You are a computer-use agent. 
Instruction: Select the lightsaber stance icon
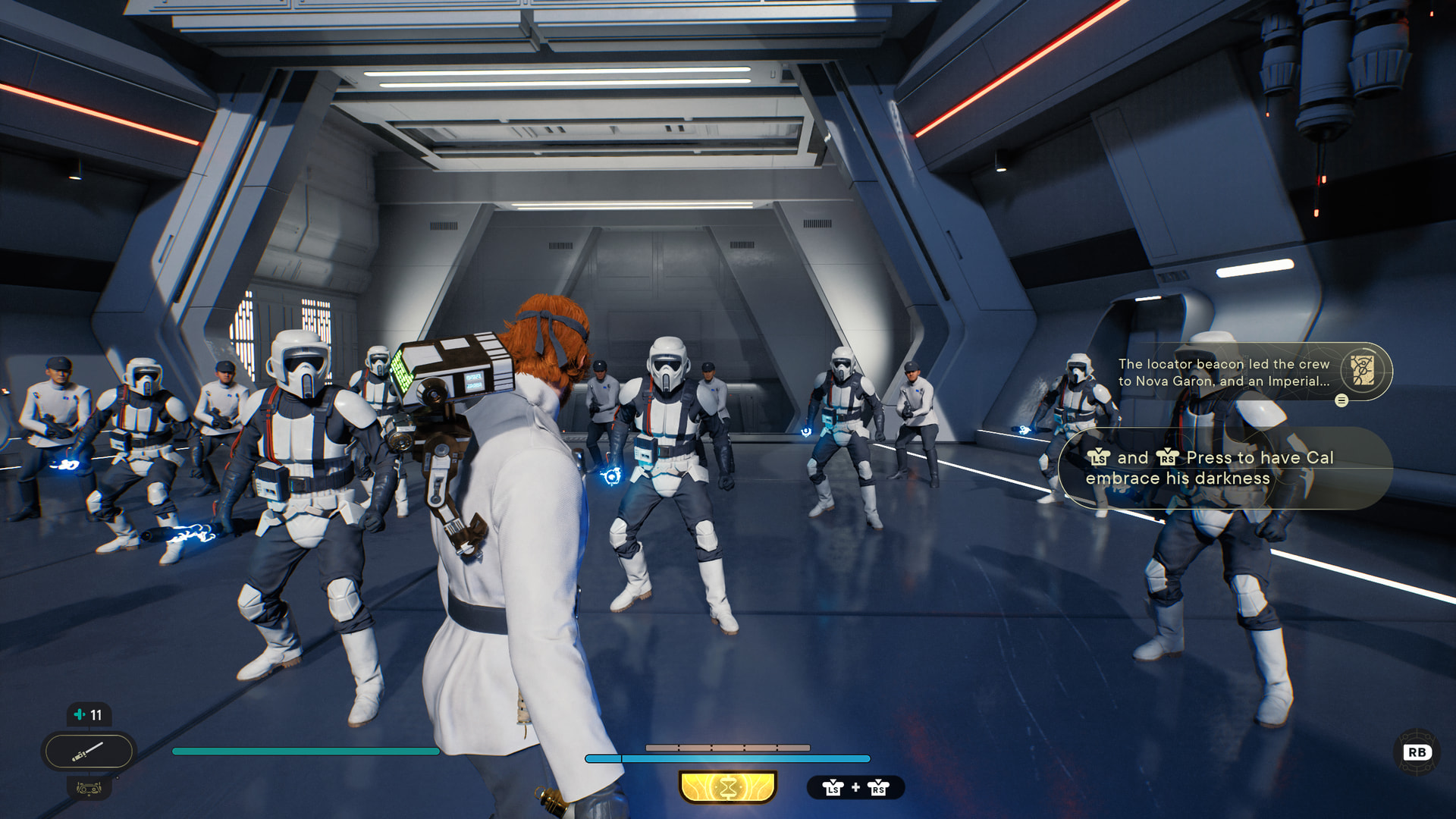click(89, 752)
